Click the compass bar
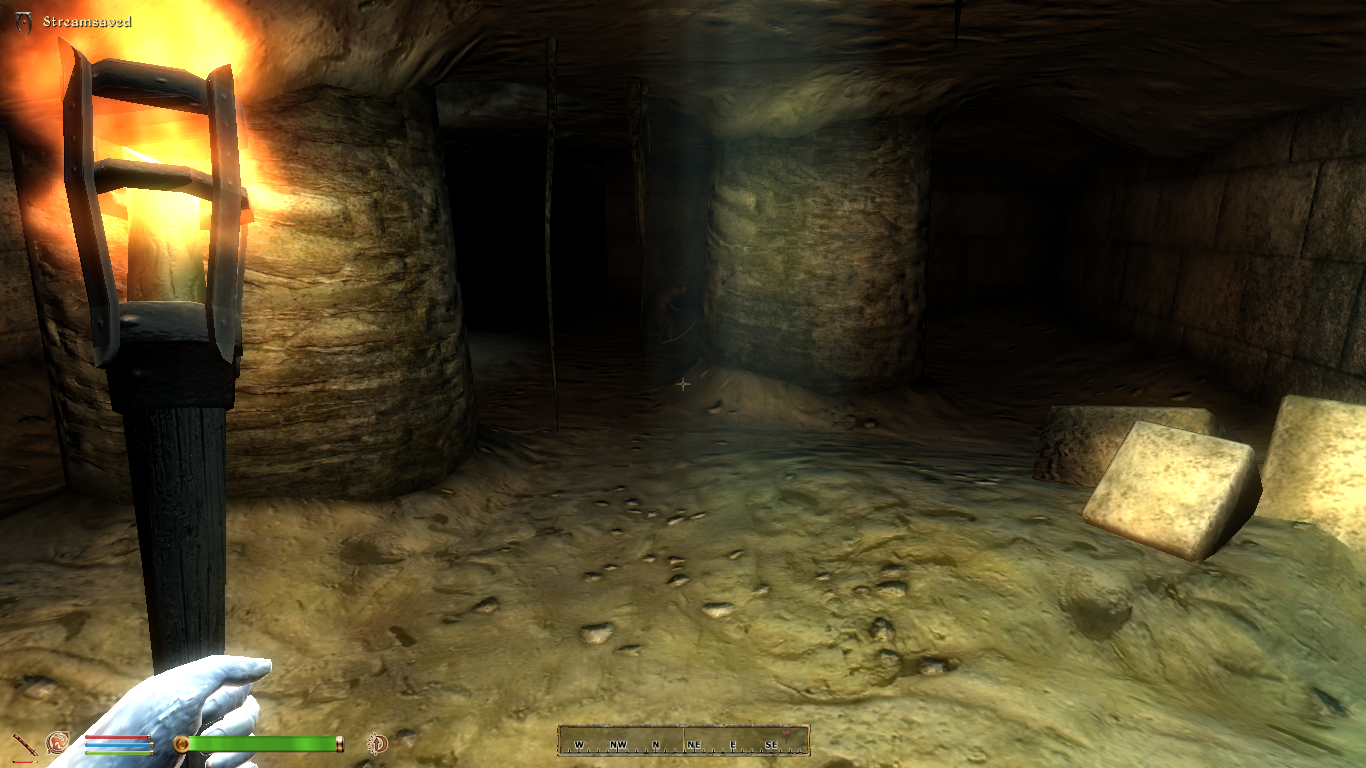1366x768 pixels. click(683, 741)
